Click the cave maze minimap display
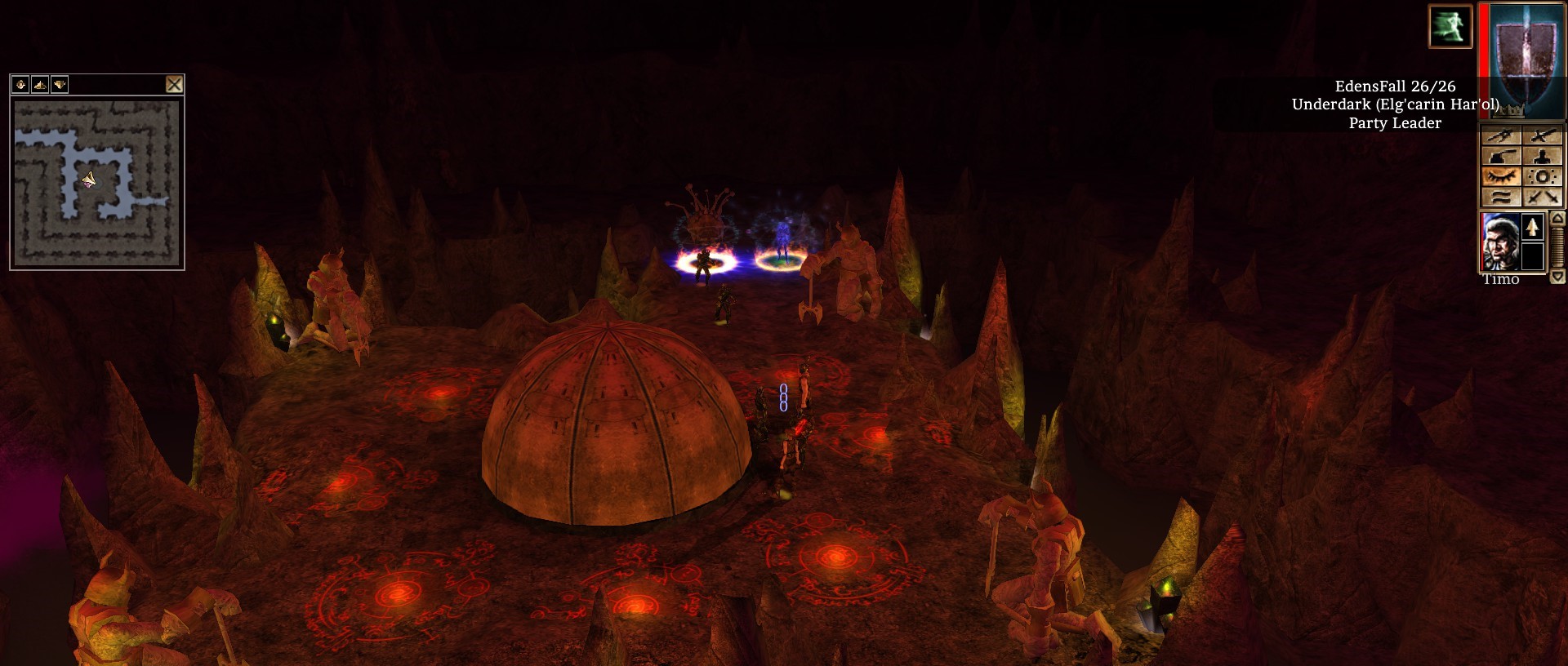This screenshot has height=666, width=1568. 96,183
